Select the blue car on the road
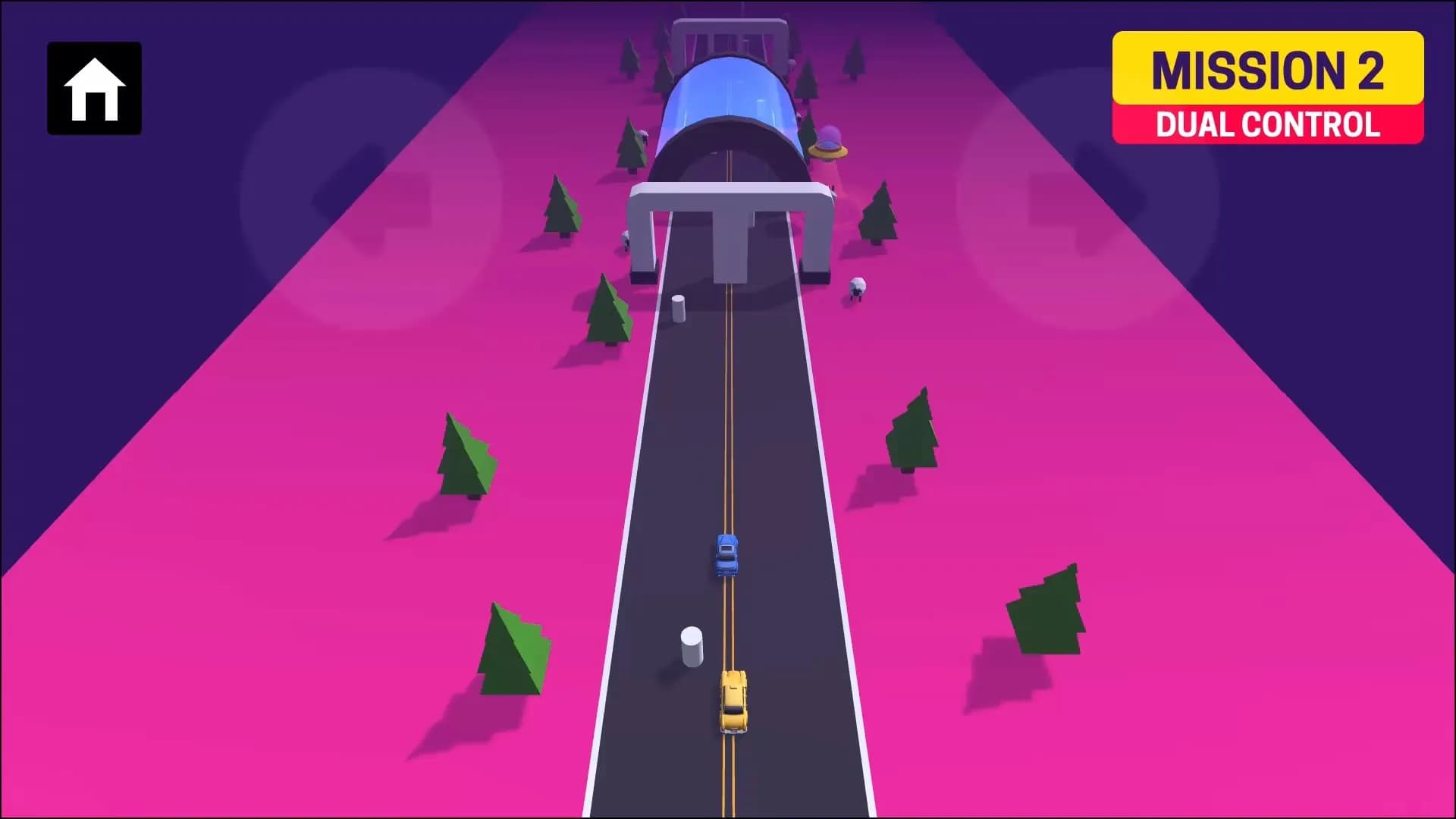Image resolution: width=1456 pixels, height=819 pixels. (x=726, y=556)
